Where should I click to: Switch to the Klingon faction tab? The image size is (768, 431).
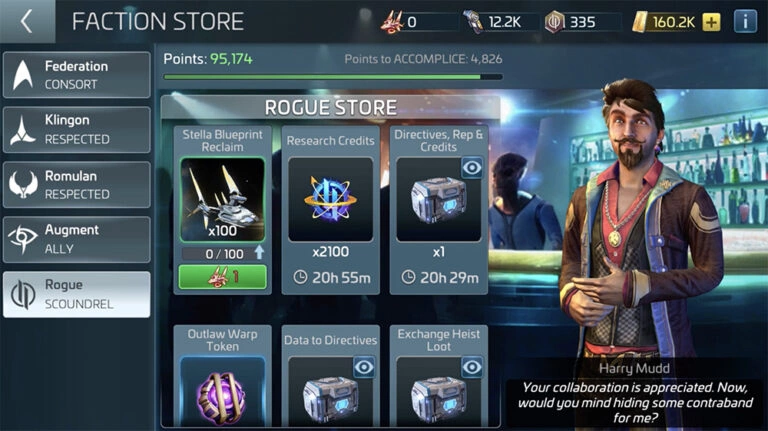point(77,130)
